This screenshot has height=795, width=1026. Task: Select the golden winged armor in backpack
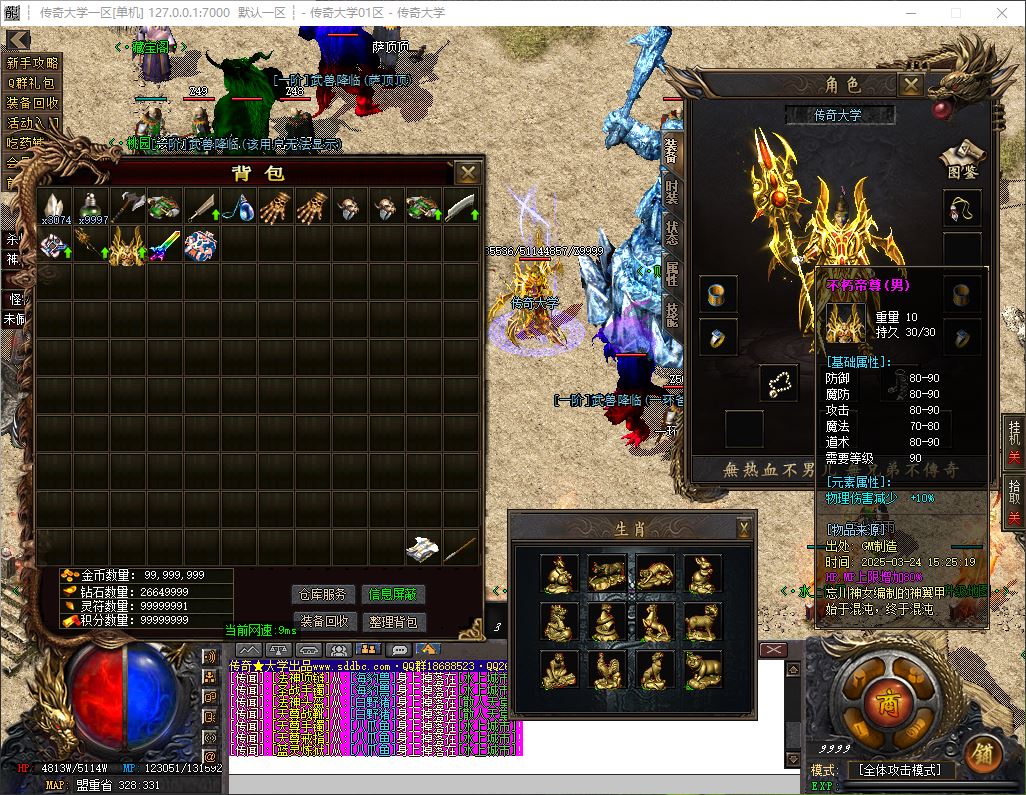pos(127,245)
